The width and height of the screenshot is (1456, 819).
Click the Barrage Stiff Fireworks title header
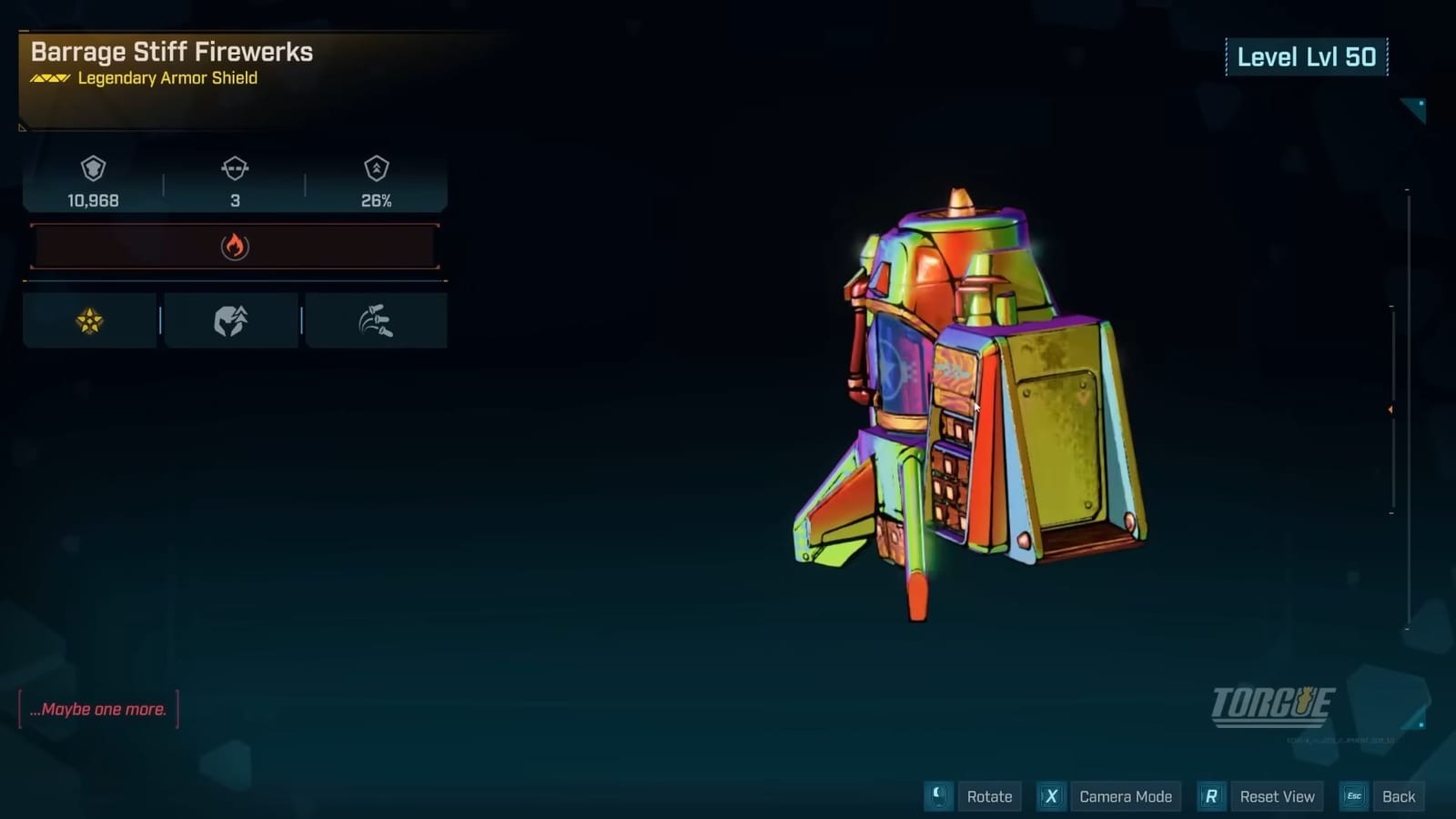coord(171,53)
